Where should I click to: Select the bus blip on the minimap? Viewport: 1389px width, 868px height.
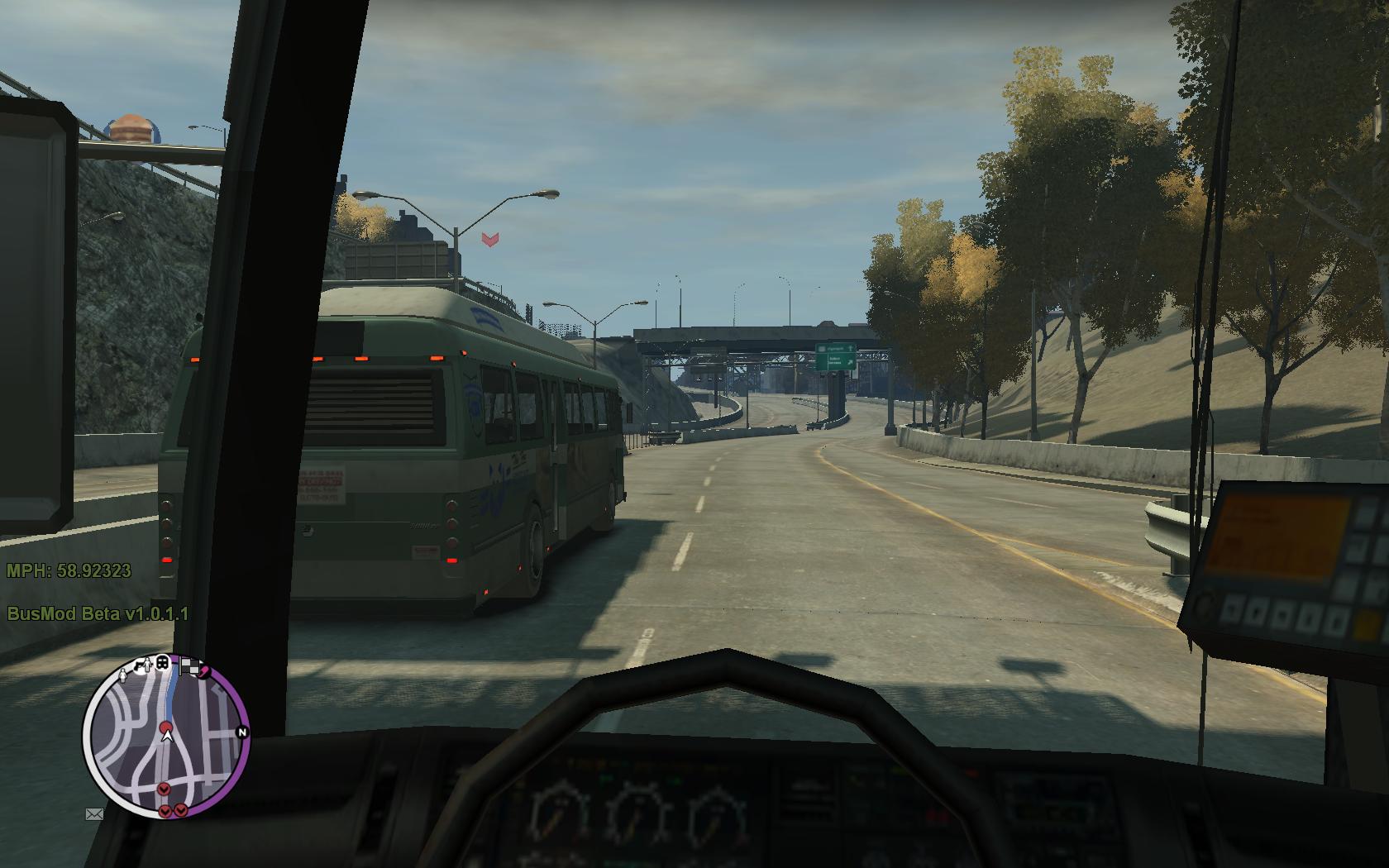point(163,662)
